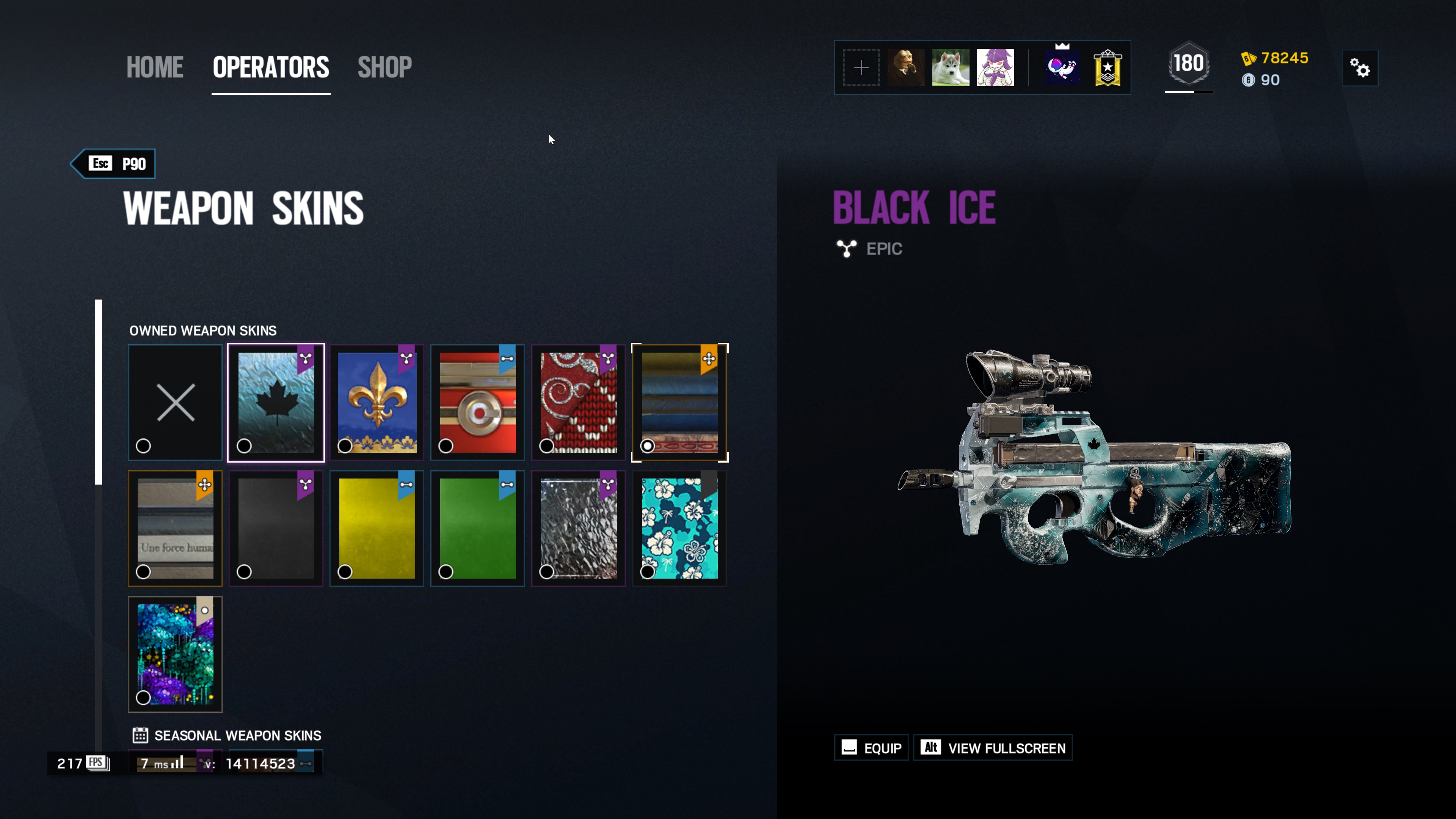Choose the plain green weapon skin
The height and width of the screenshot is (819, 1456).
click(478, 529)
